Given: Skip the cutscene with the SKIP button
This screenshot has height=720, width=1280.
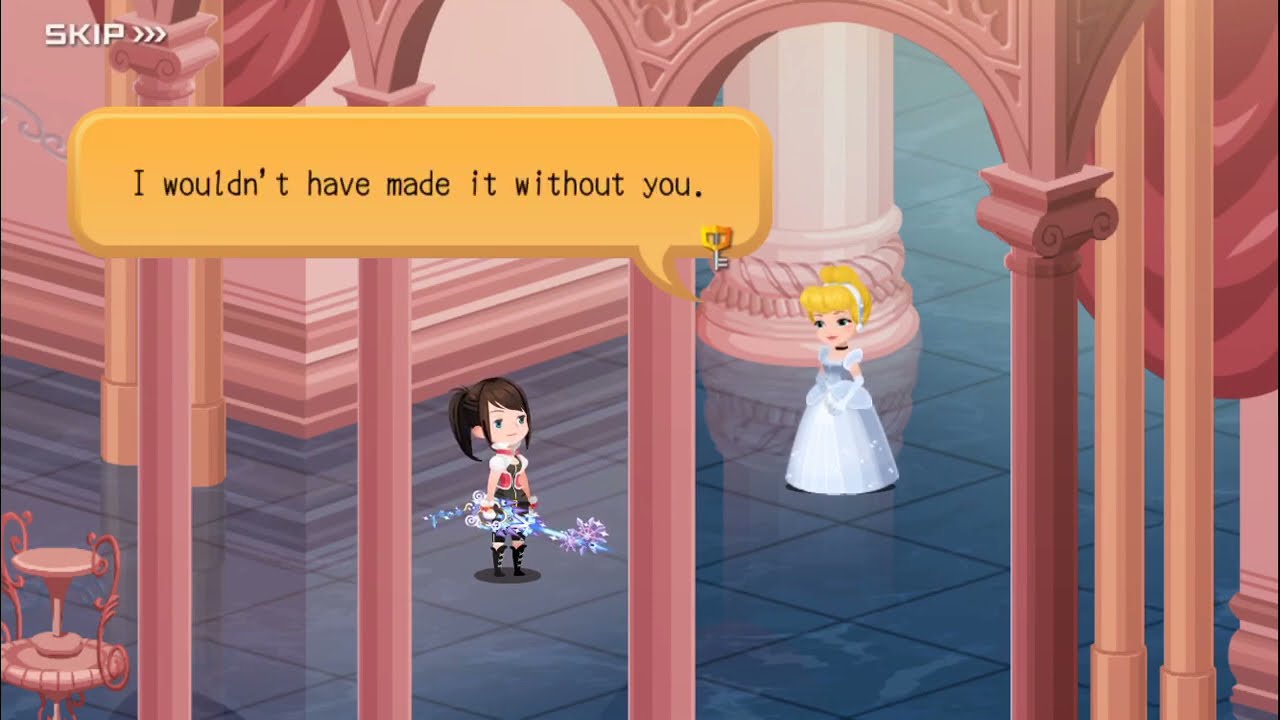Looking at the screenshot, I should 105,36.
